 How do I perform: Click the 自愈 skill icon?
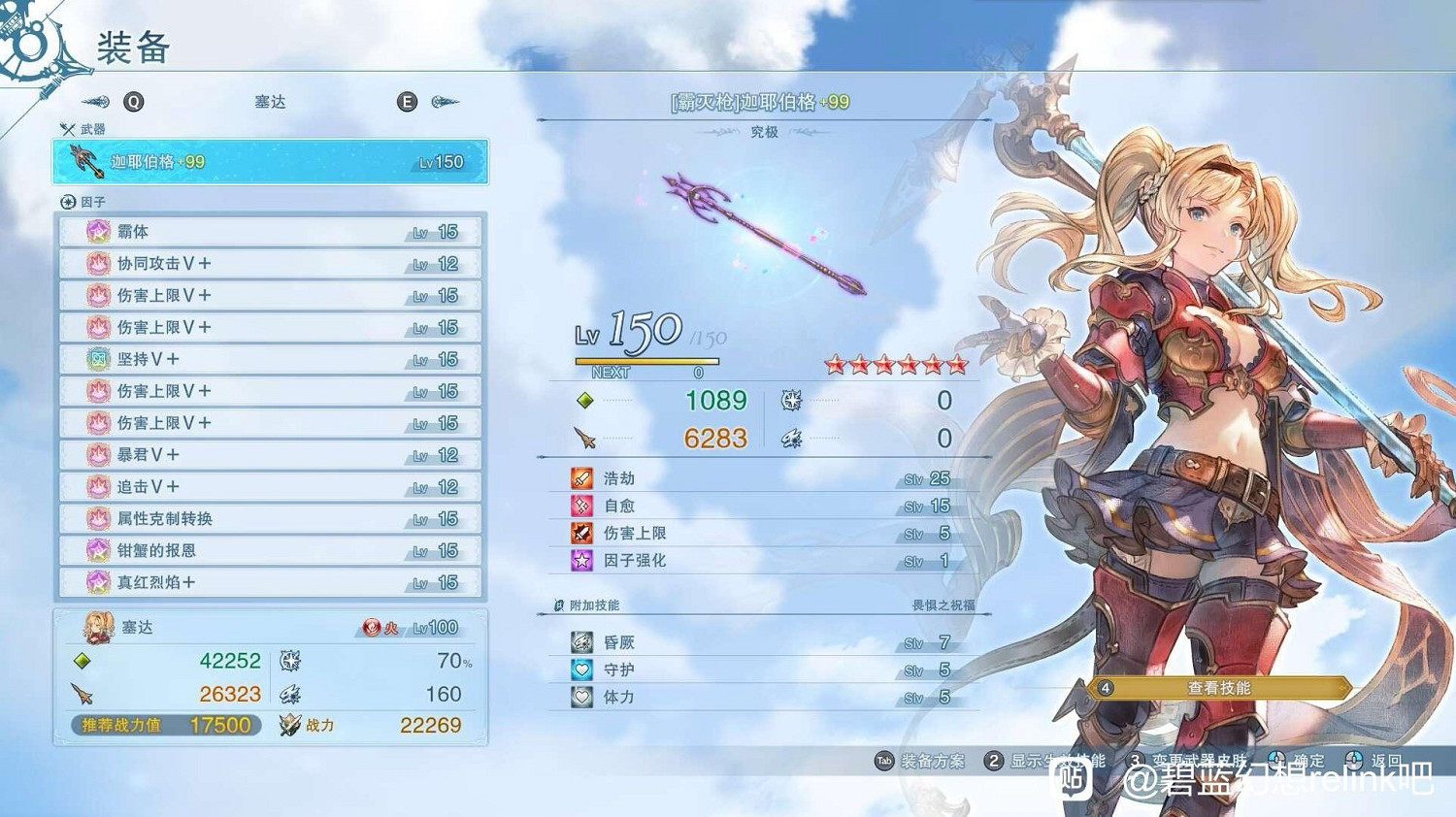(582, 505)
